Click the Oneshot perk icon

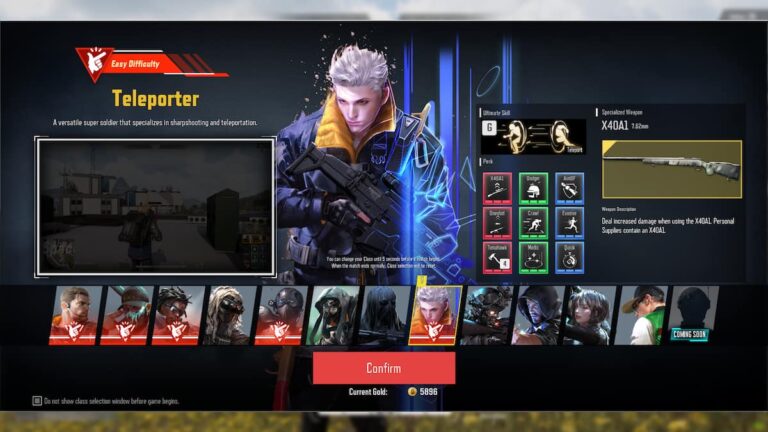point(498,222)
